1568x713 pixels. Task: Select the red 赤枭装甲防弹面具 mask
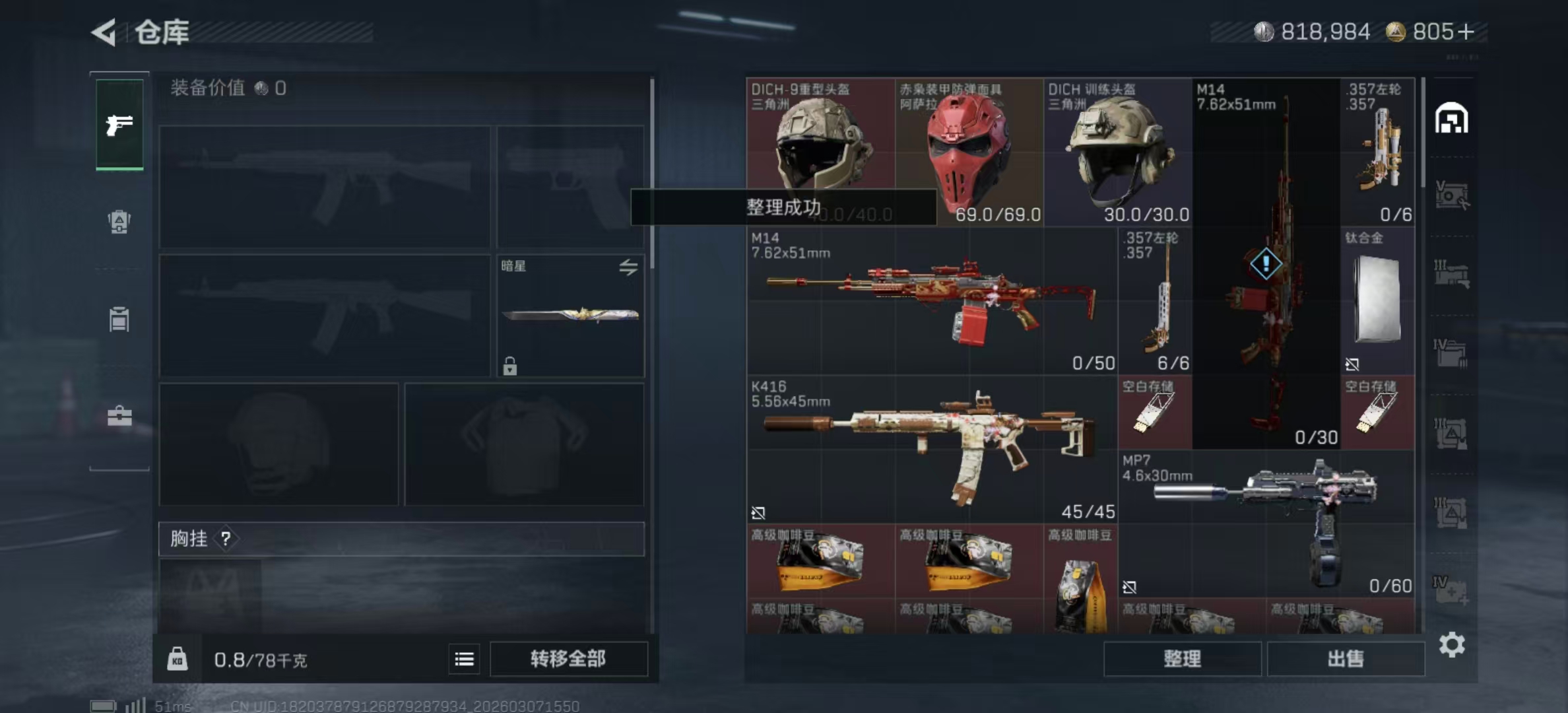click(x=969, y=153)
